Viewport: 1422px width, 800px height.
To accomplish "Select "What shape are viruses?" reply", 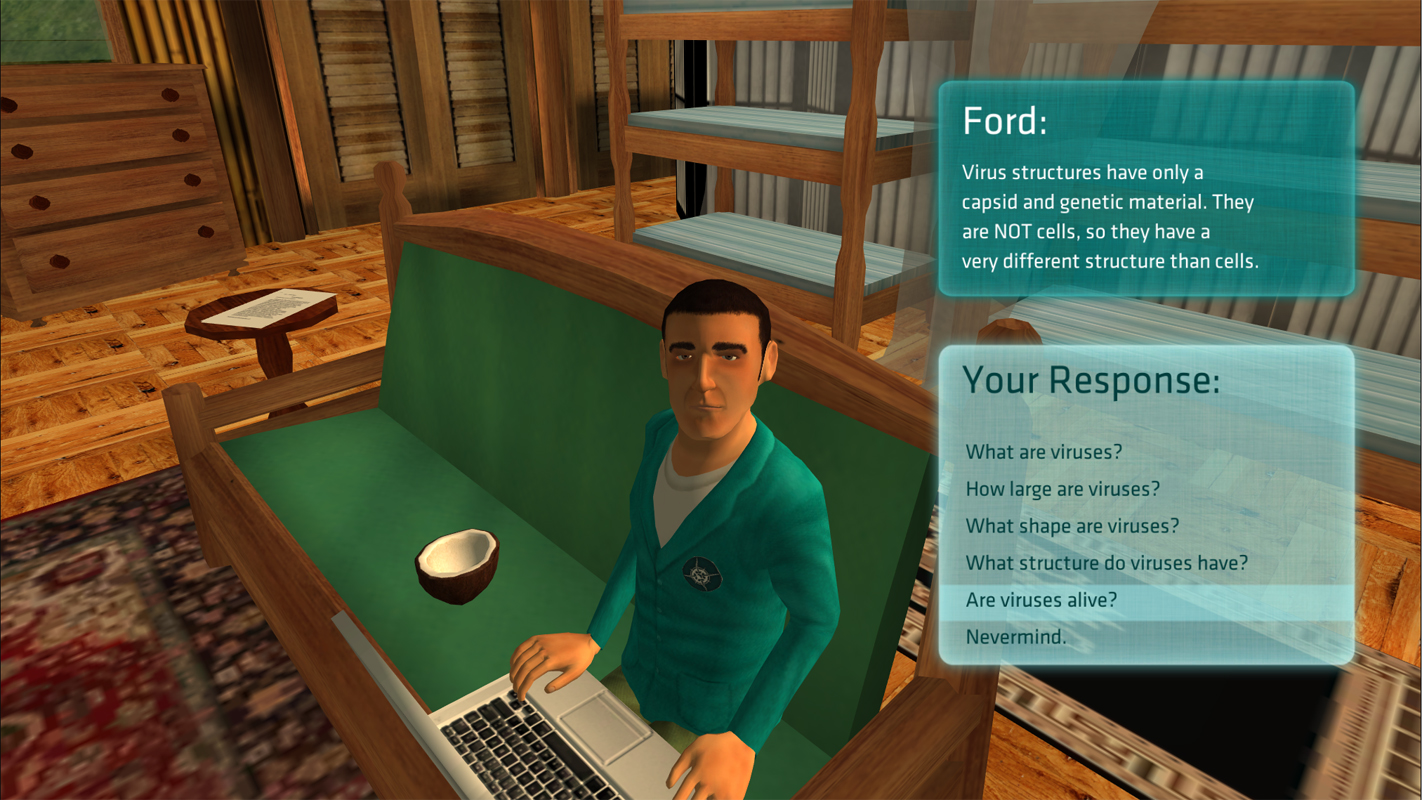I will coord(1072,526).
